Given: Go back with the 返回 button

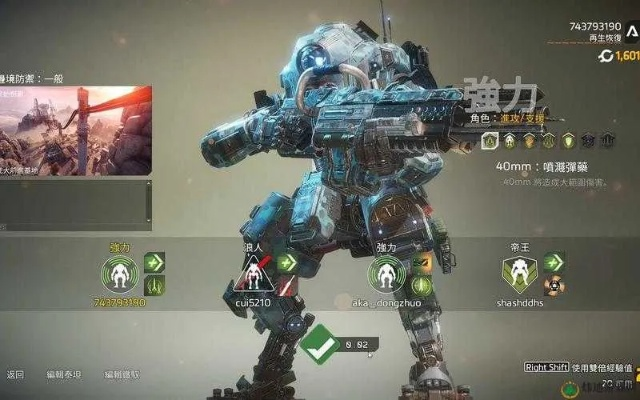Looking at the screenshot, I should point(15,375).
